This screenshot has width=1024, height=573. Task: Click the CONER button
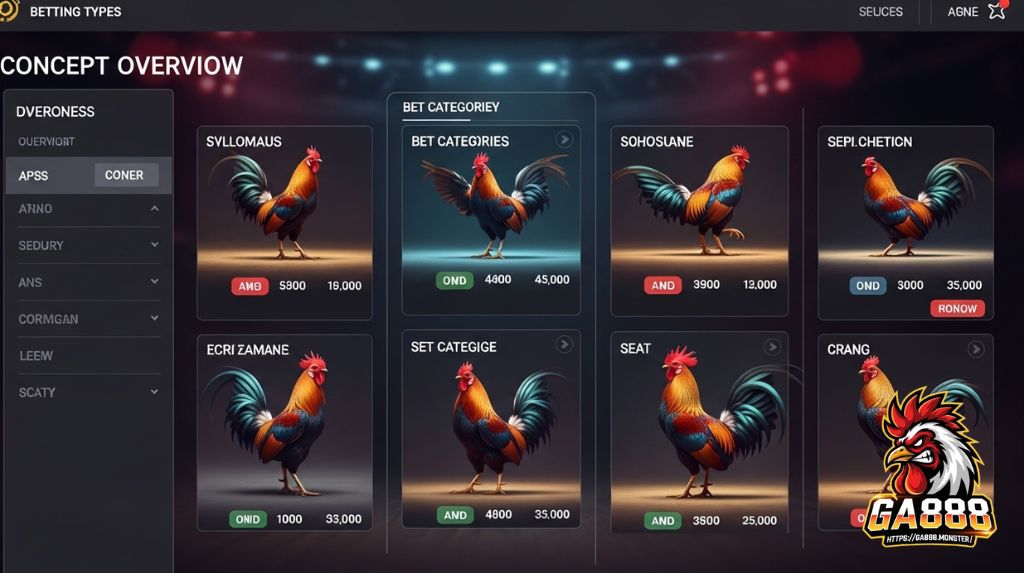(x=125, y=175)
